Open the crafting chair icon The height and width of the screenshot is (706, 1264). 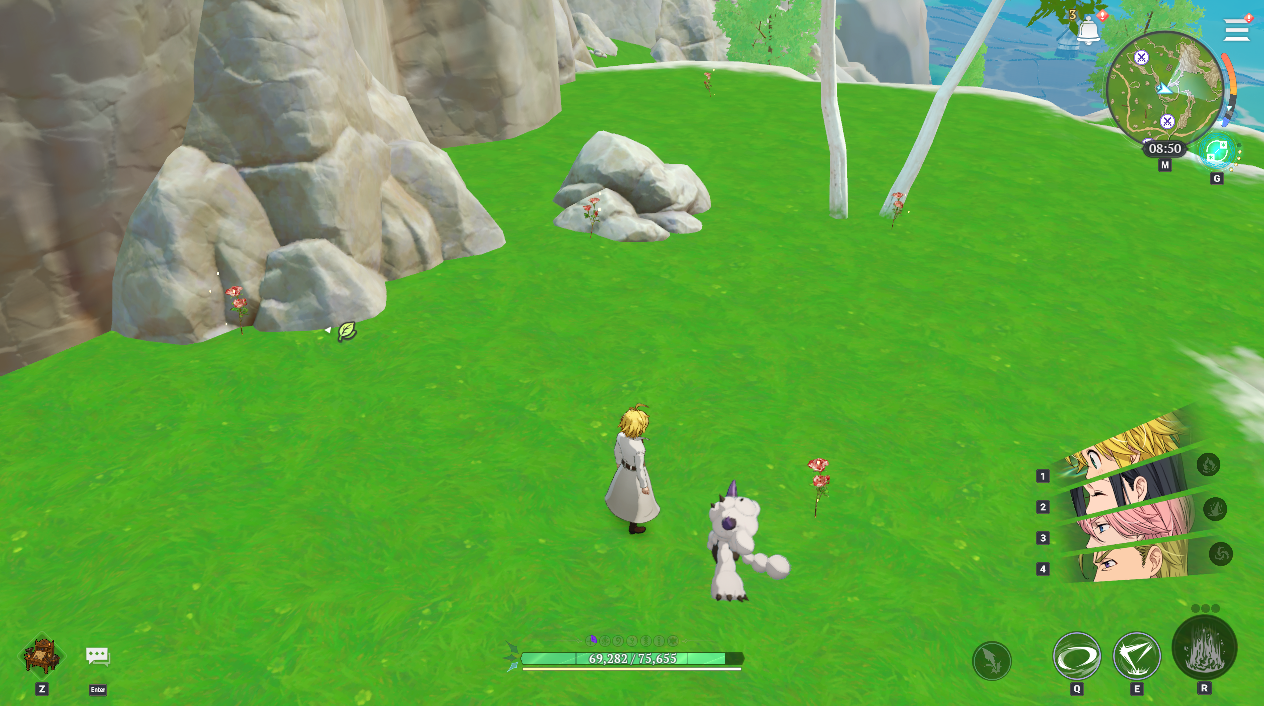41,656
